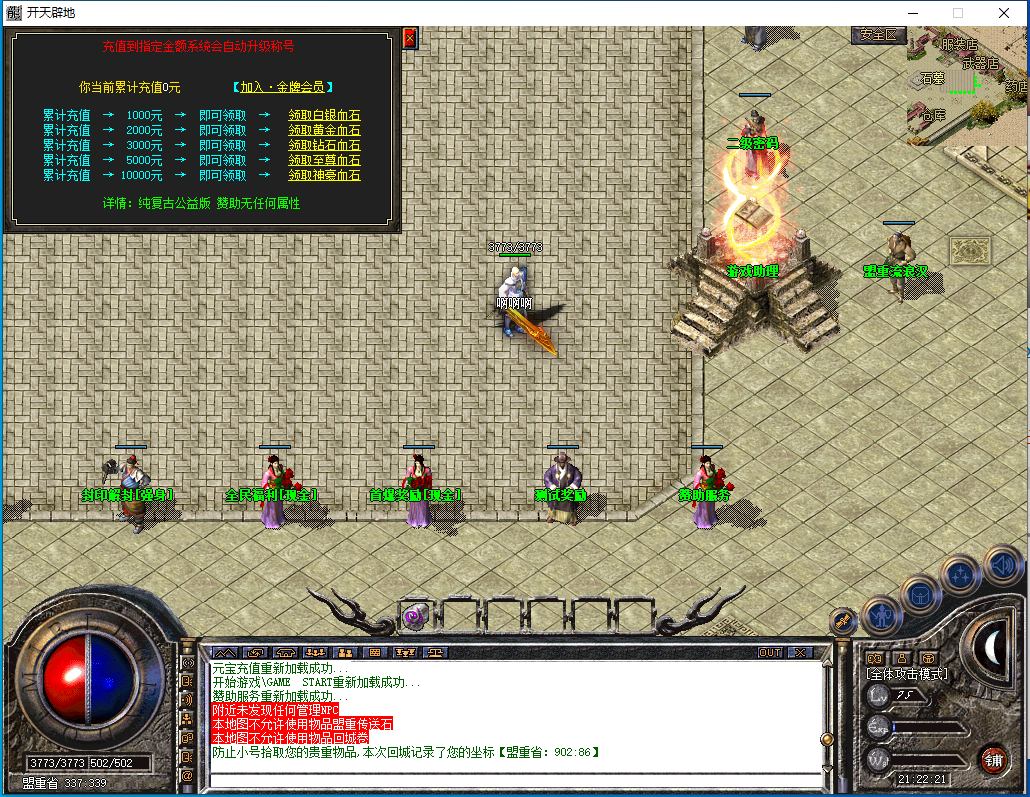This screenshot has height=797, width=1030.
Task: Claim the 领取神豪血石 reward
Action: click(x=324, y=176)
